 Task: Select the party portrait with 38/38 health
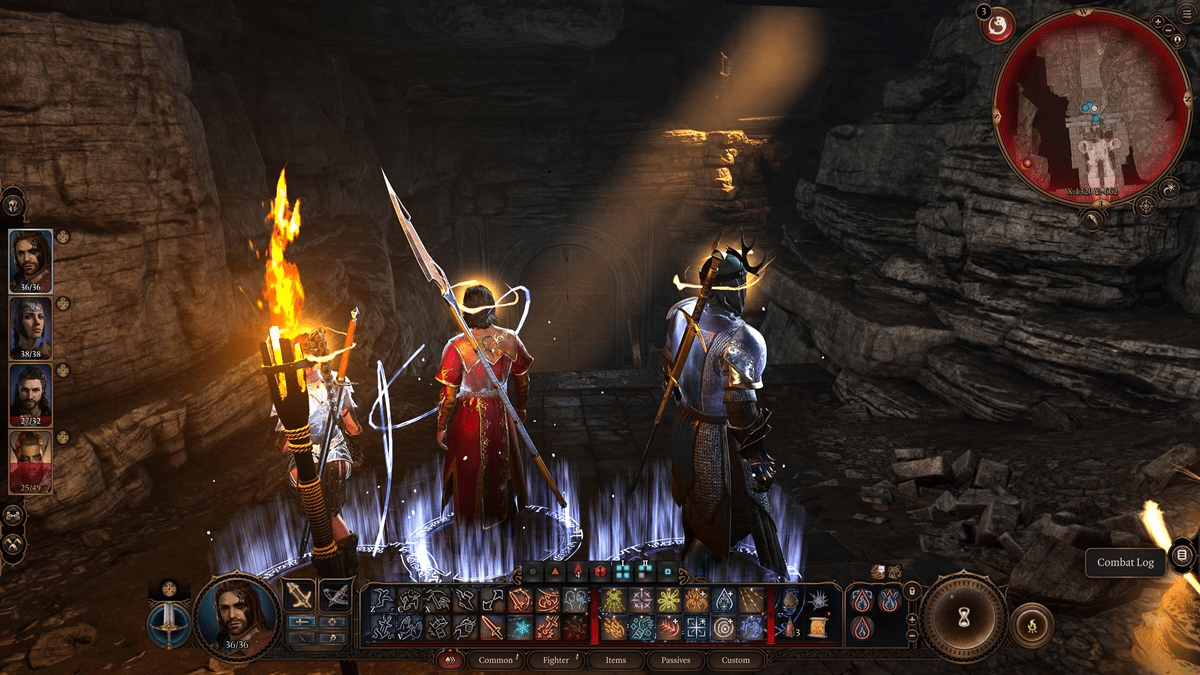click(x=30, y=327)
